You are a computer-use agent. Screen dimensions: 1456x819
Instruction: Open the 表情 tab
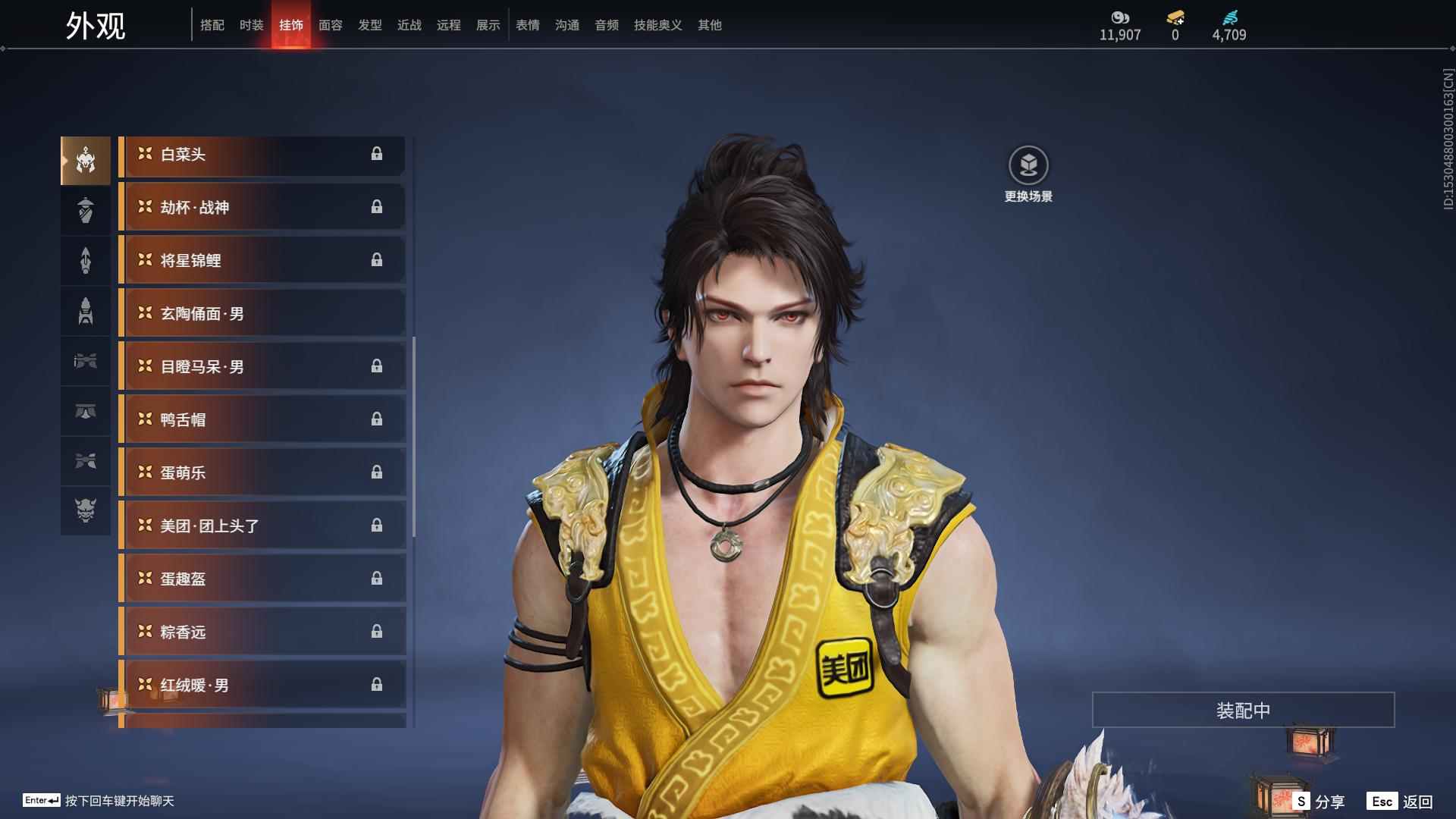point(527,25)
